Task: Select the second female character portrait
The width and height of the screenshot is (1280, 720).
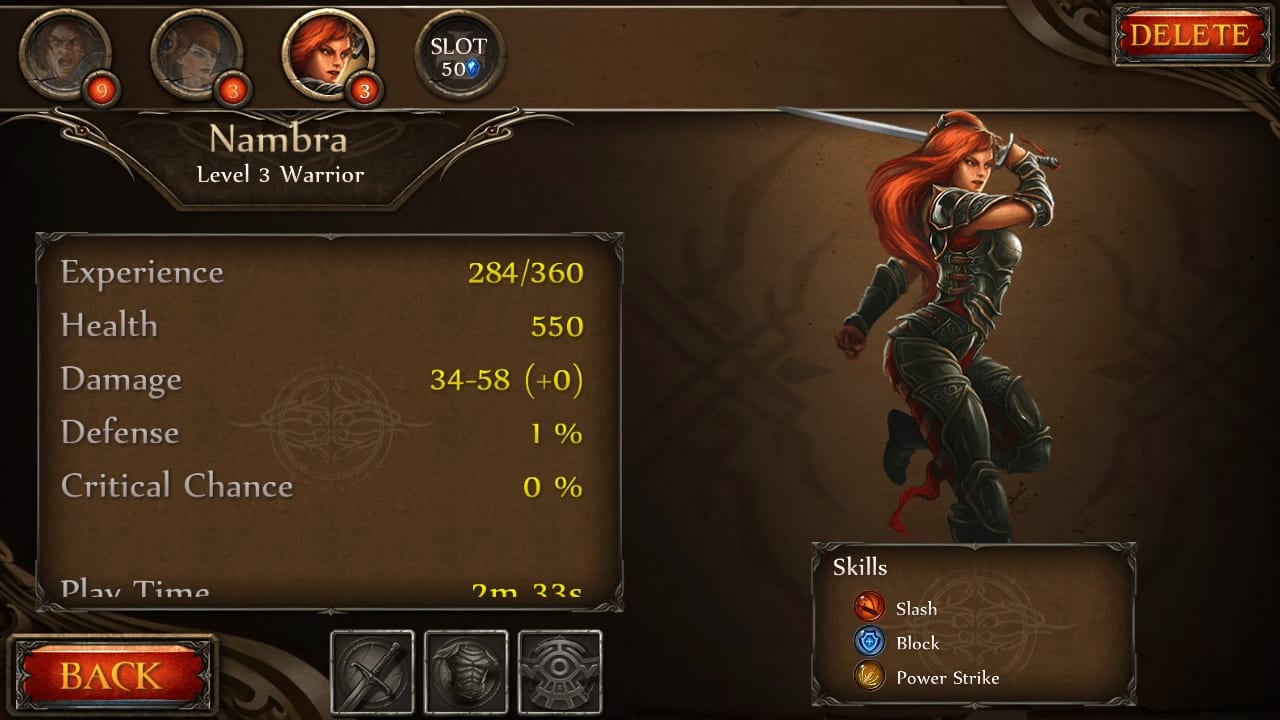Action: coord(197,55)
